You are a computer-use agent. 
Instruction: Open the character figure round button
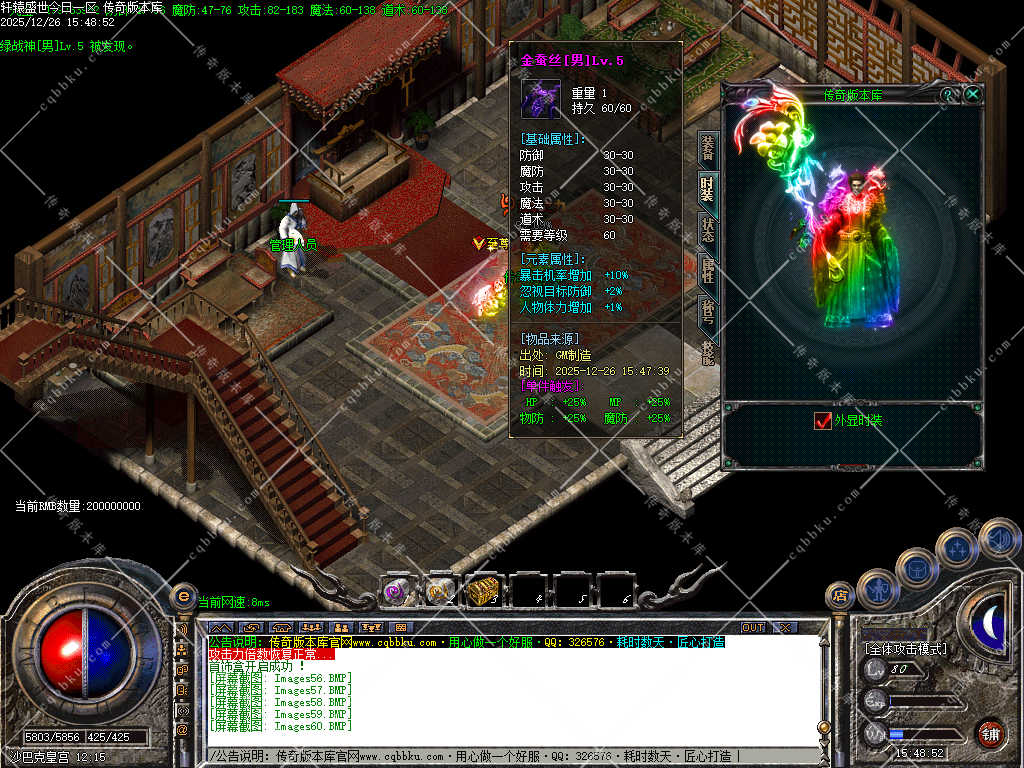[x=878, y=589]
